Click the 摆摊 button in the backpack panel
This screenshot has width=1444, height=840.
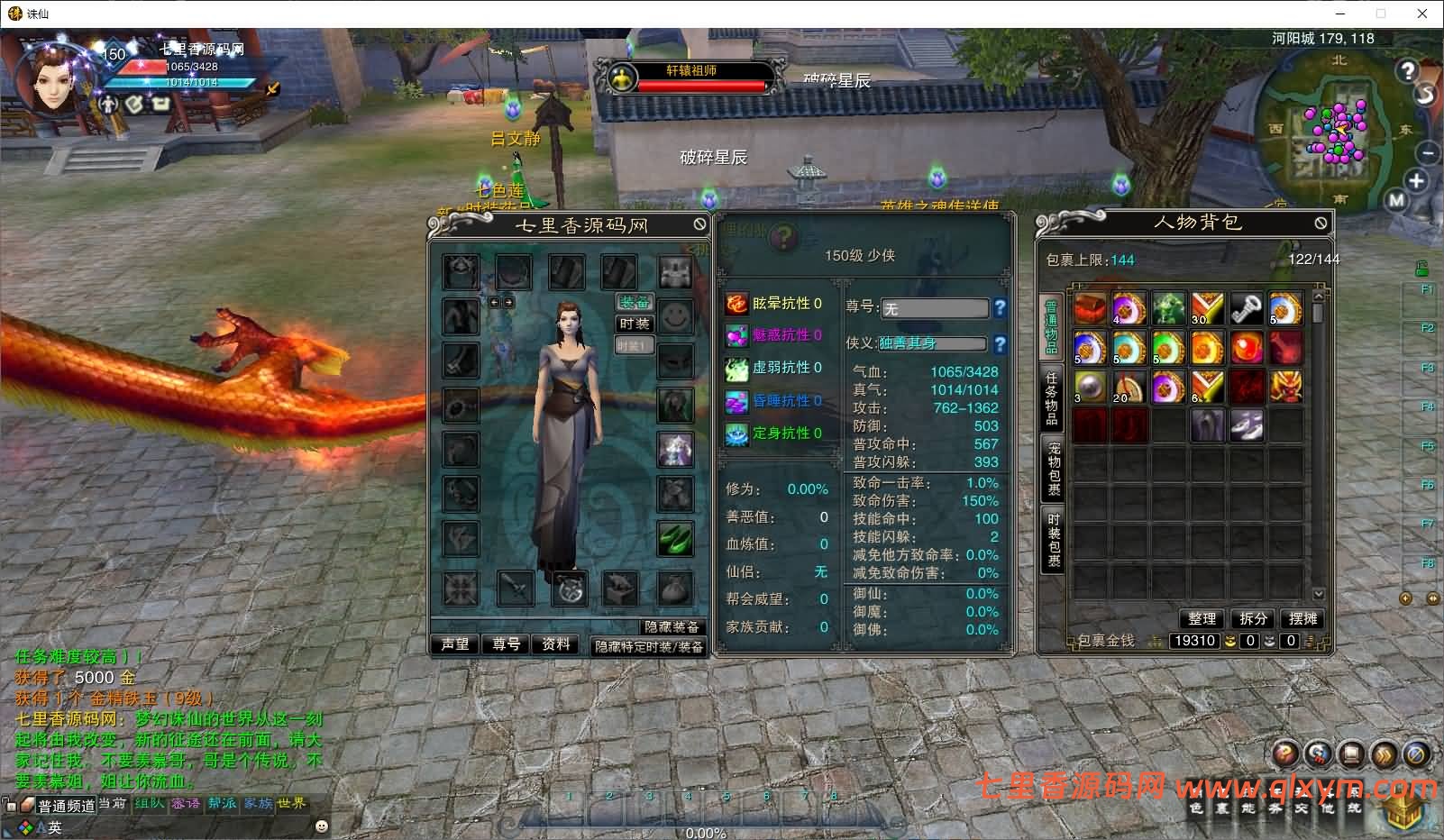click(1302, 619)
